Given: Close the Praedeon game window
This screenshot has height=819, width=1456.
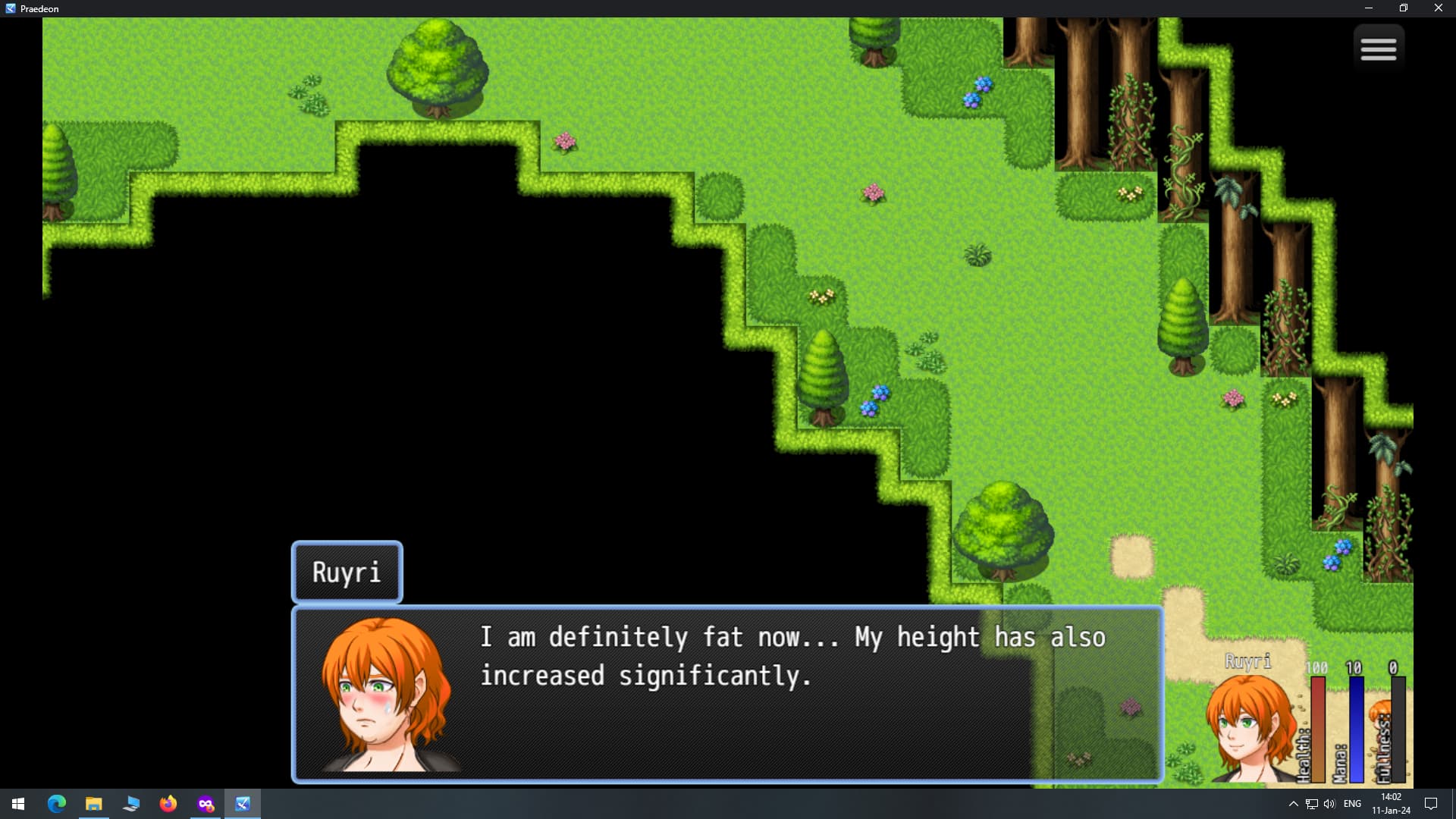Looking at the screenshot, I should click(x=1438, y=8).
